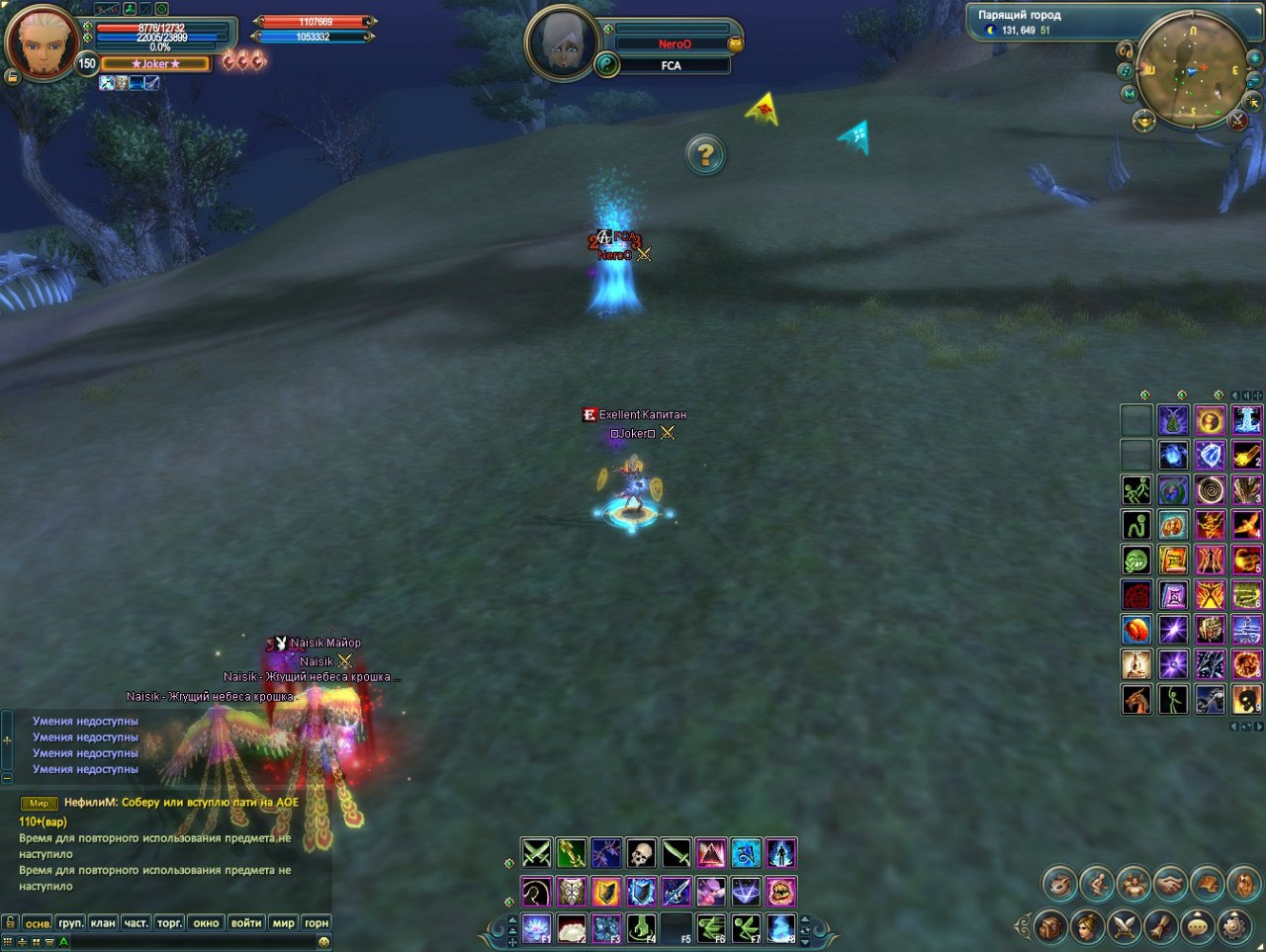Open the мир chat channel tab

pos(284,922)
